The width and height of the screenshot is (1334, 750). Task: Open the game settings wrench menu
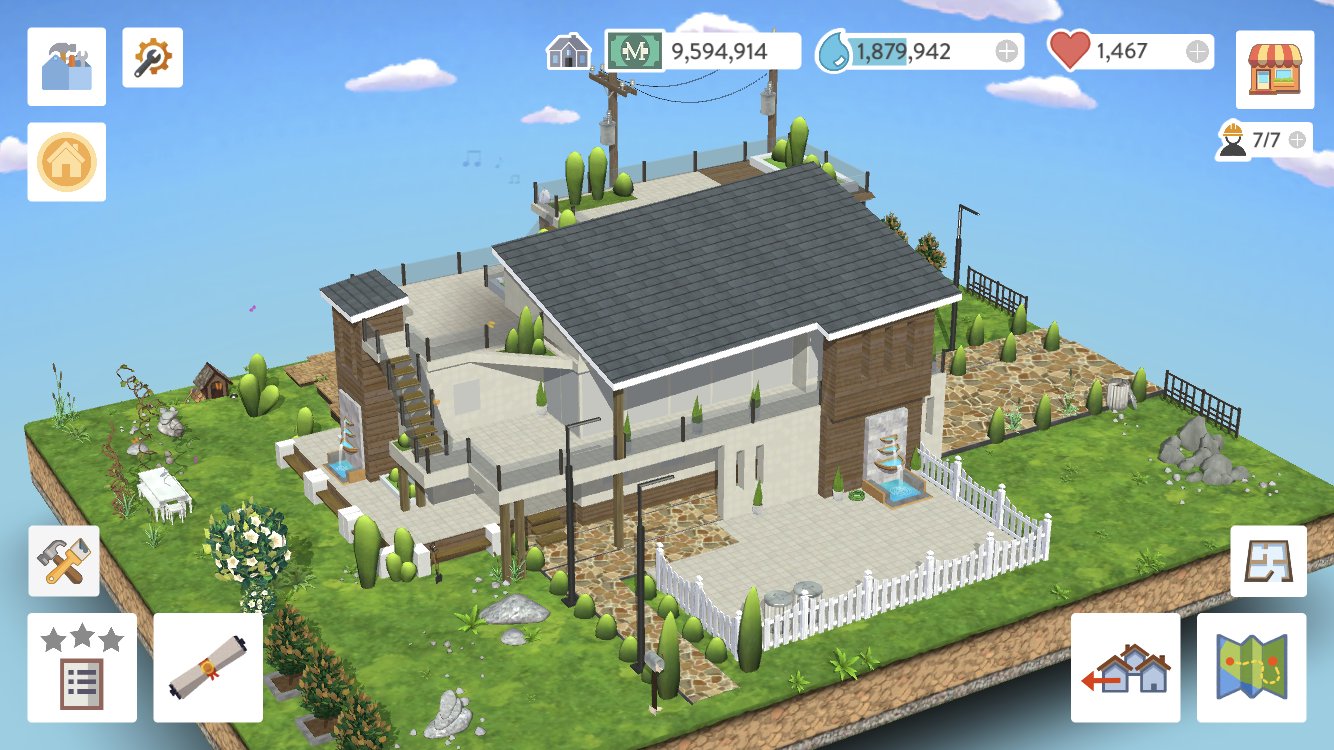pyautogui.click(x=153, y=57)
